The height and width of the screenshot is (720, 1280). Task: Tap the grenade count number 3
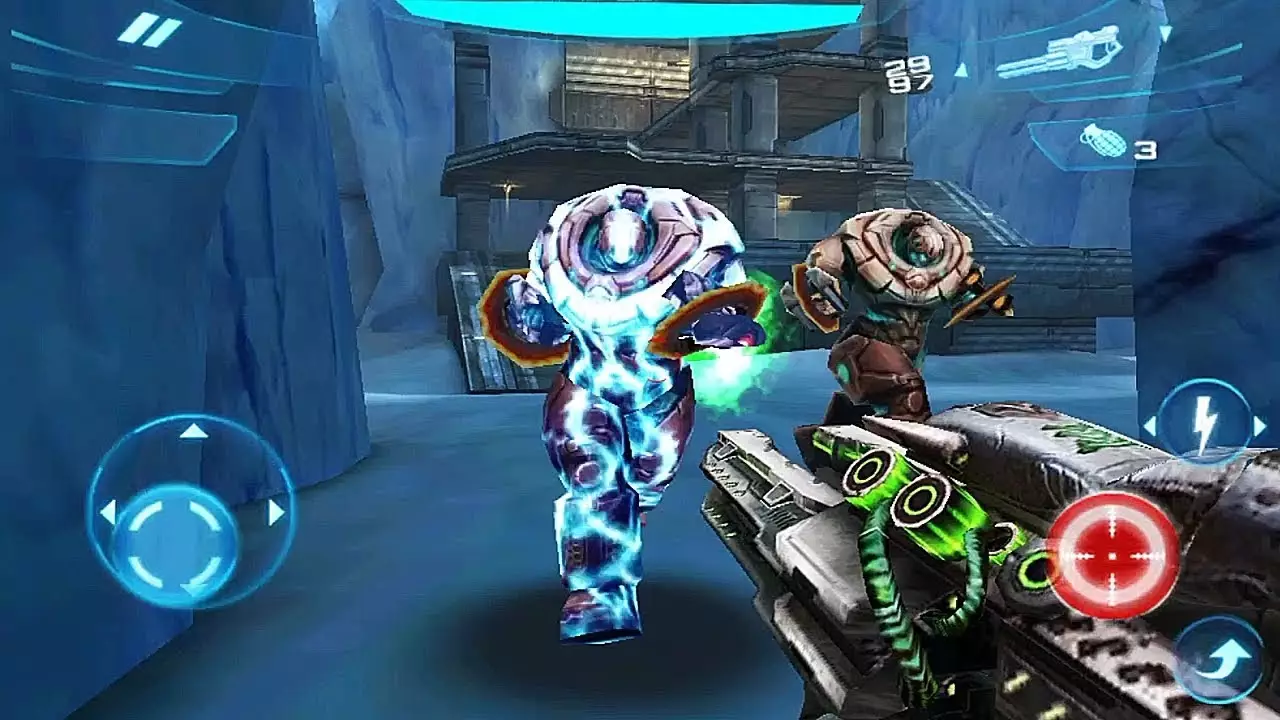point(1144,148)
